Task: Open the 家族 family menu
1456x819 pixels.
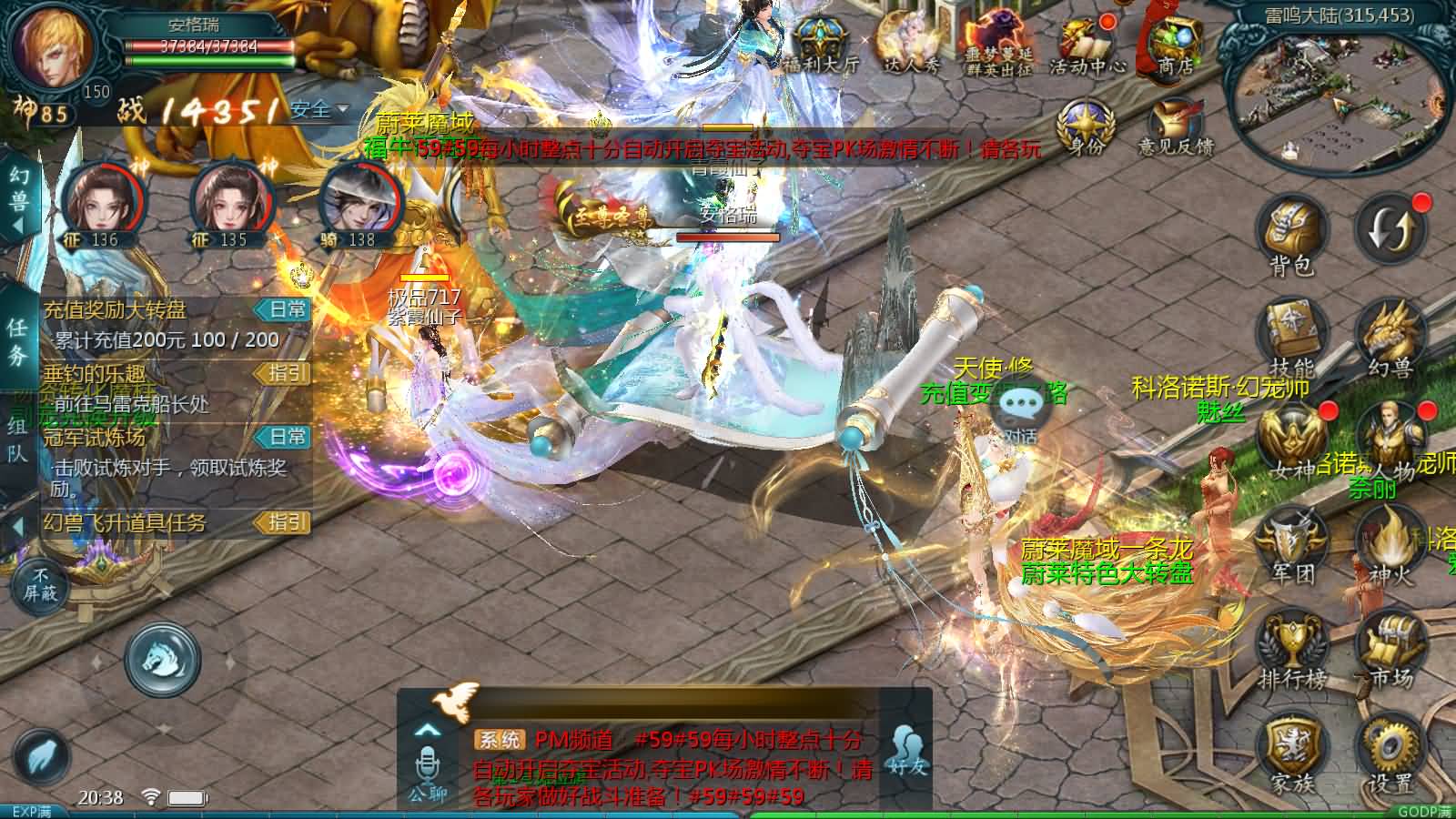Action: [x=1292, y=751]
